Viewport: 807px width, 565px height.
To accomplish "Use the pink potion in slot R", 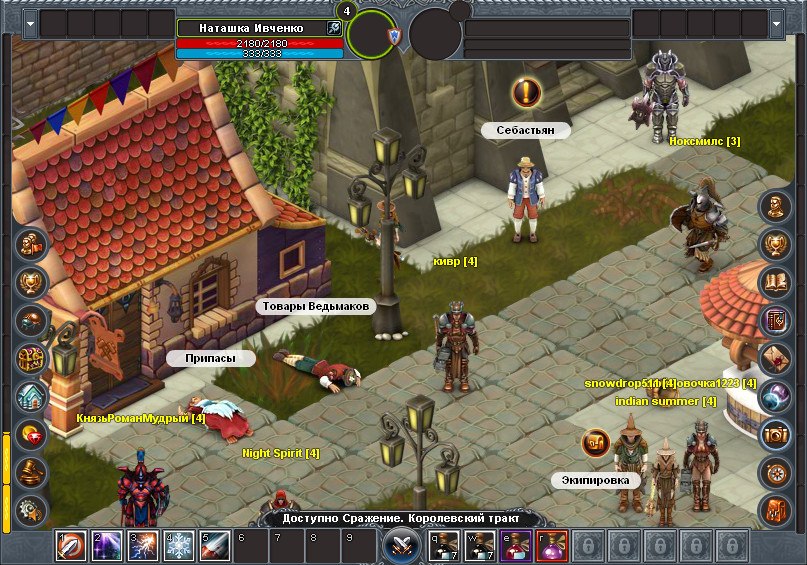I will click(552, 546).
